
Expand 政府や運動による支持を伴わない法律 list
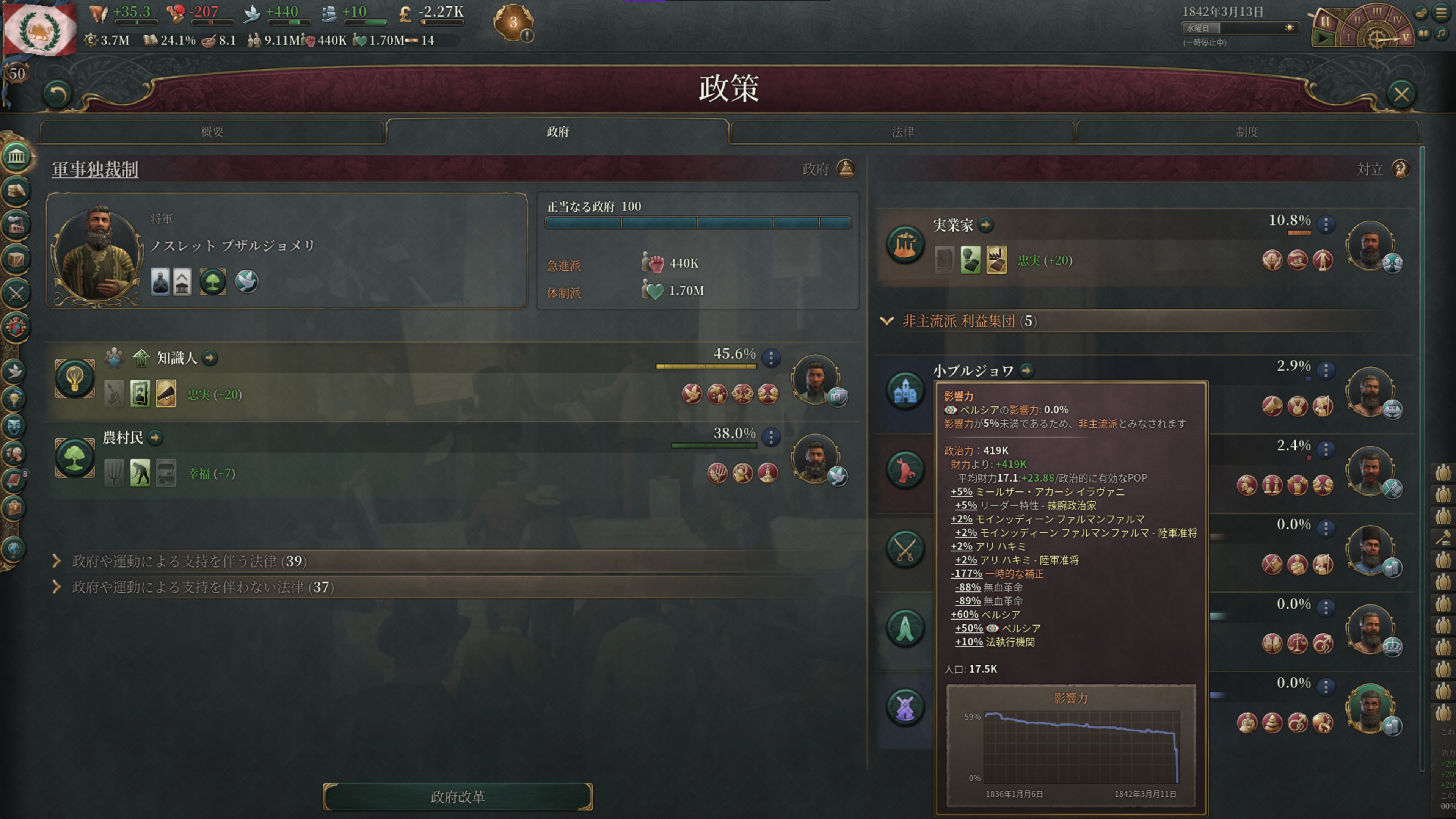tap(56, 587)
